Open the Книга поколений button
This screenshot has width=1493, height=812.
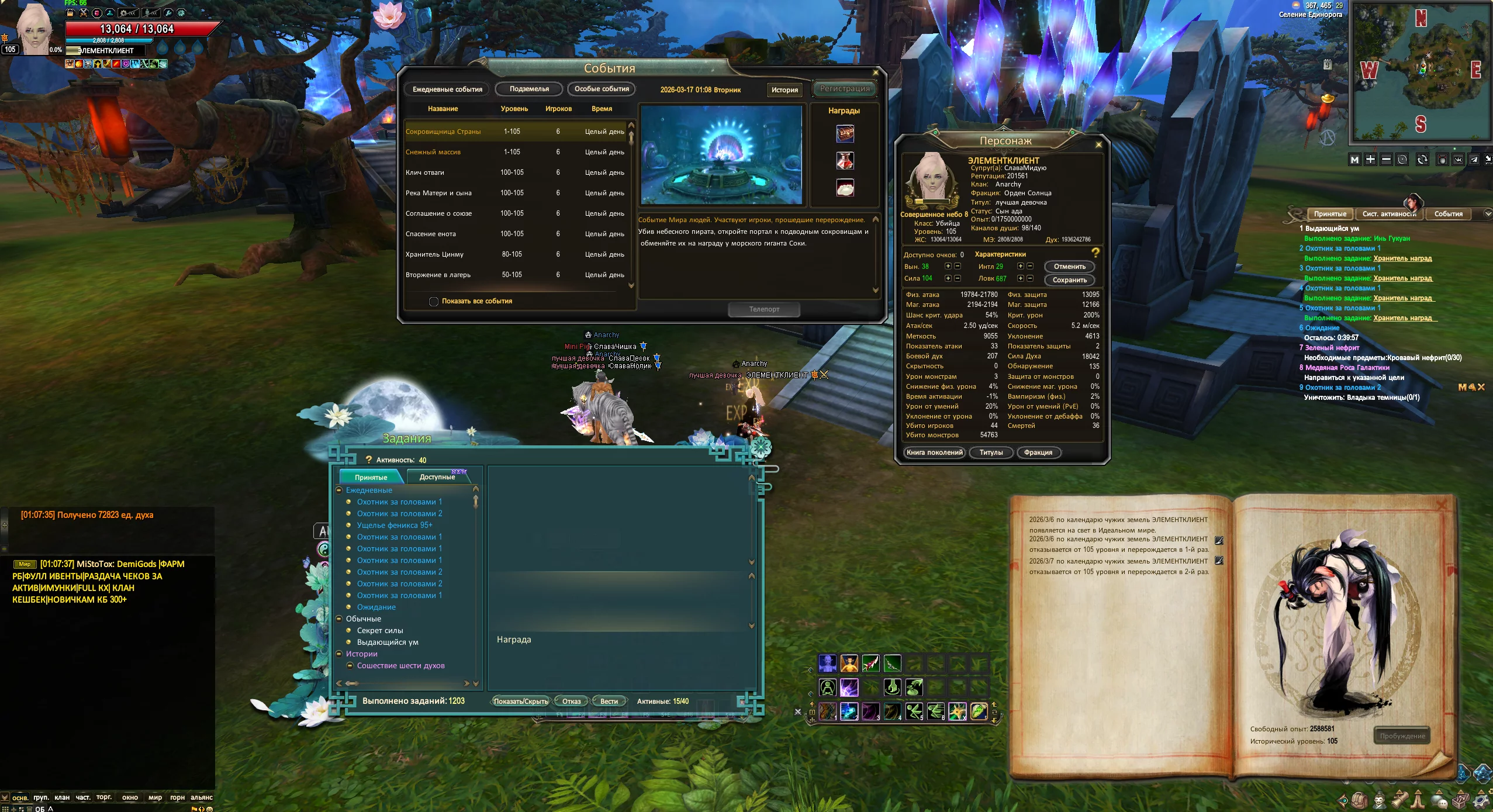[934, 452]
